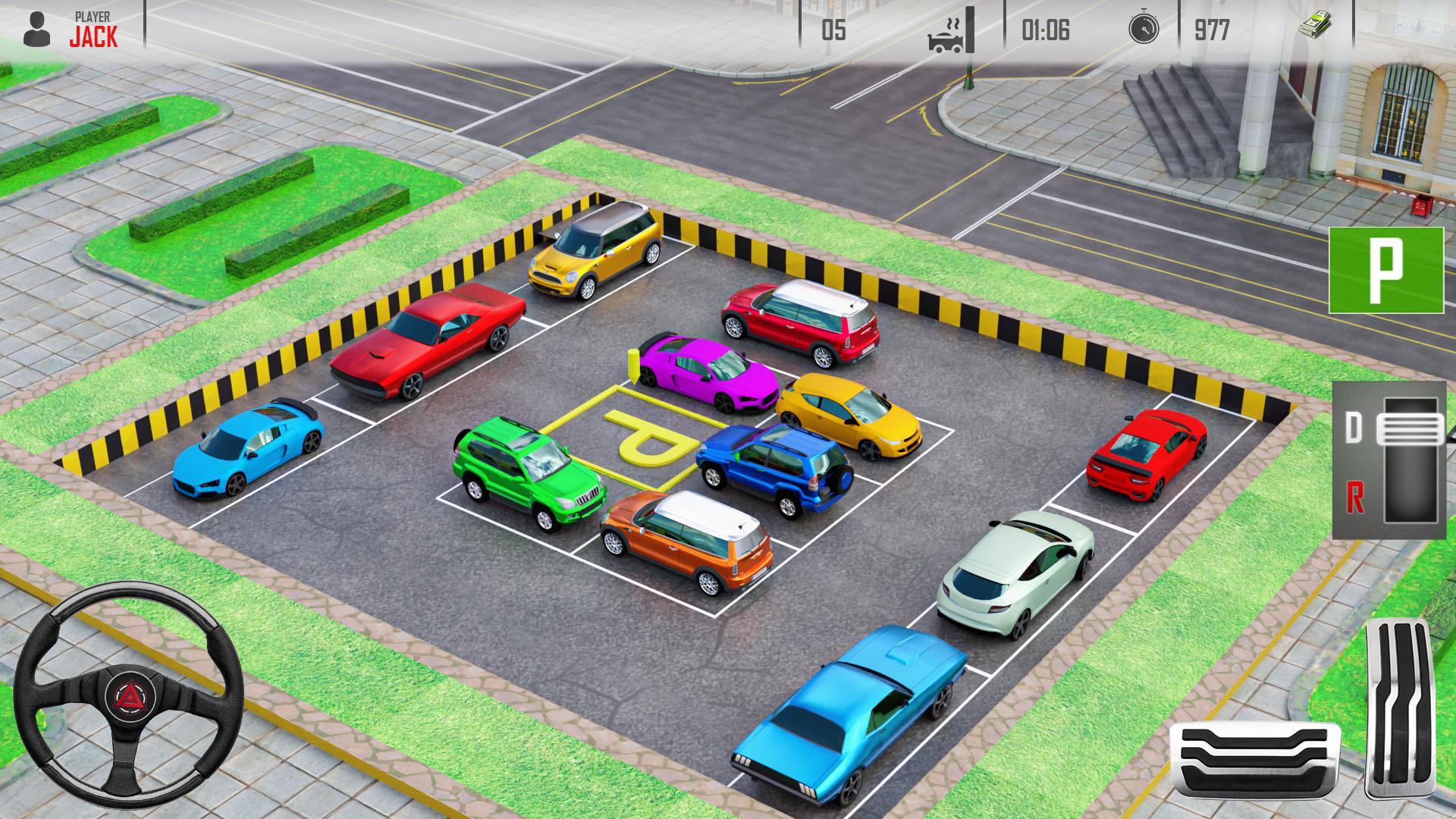Click the player avatar icon

point(36,30)
